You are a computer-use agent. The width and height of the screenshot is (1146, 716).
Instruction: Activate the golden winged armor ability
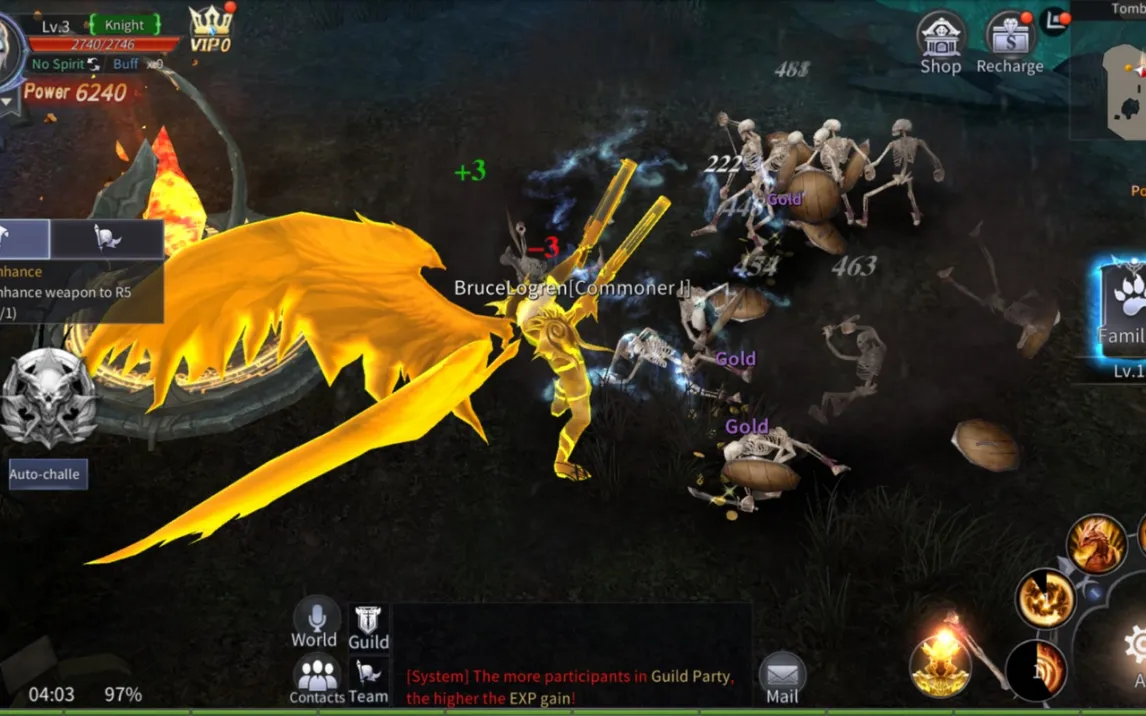click(941, 664)
